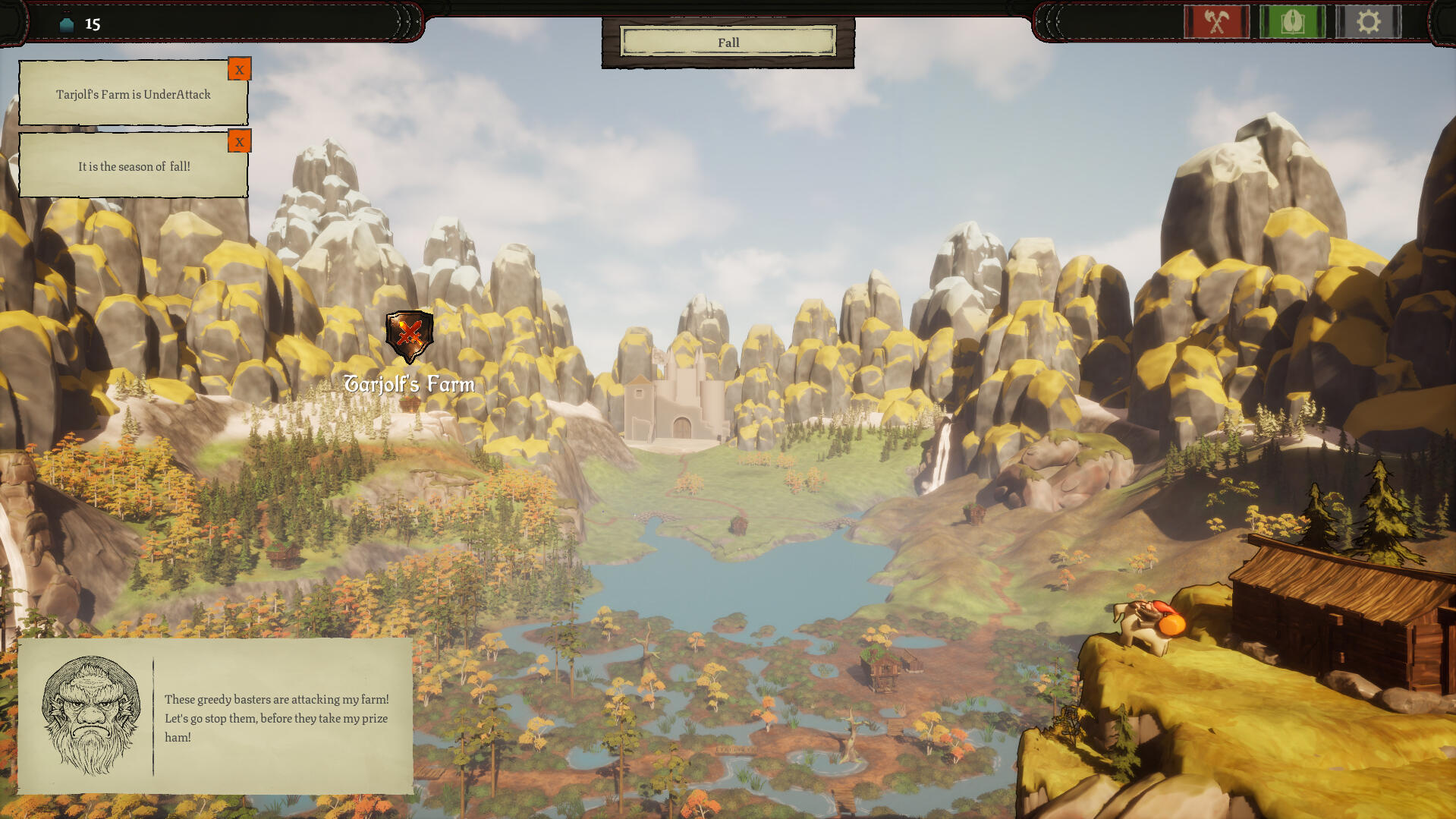
Task: Click the bearded character dialogue box
Action: click(215, 717)
